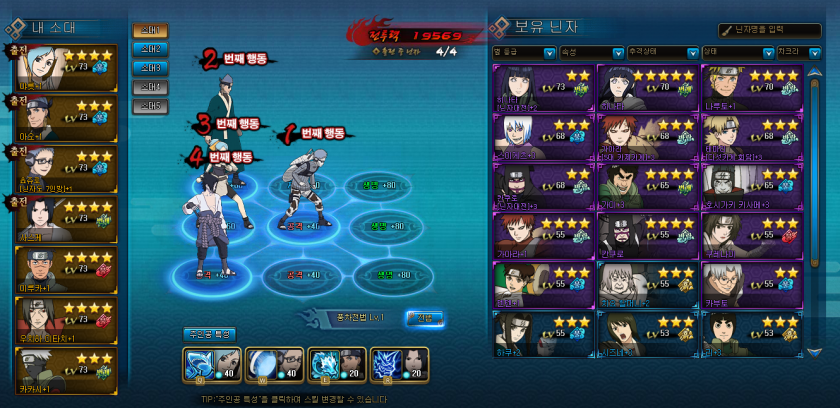The image size is (840, 408).
Task: Click the formation upgrade button beside 풍차전법 Lv.1
Action: 424,318
